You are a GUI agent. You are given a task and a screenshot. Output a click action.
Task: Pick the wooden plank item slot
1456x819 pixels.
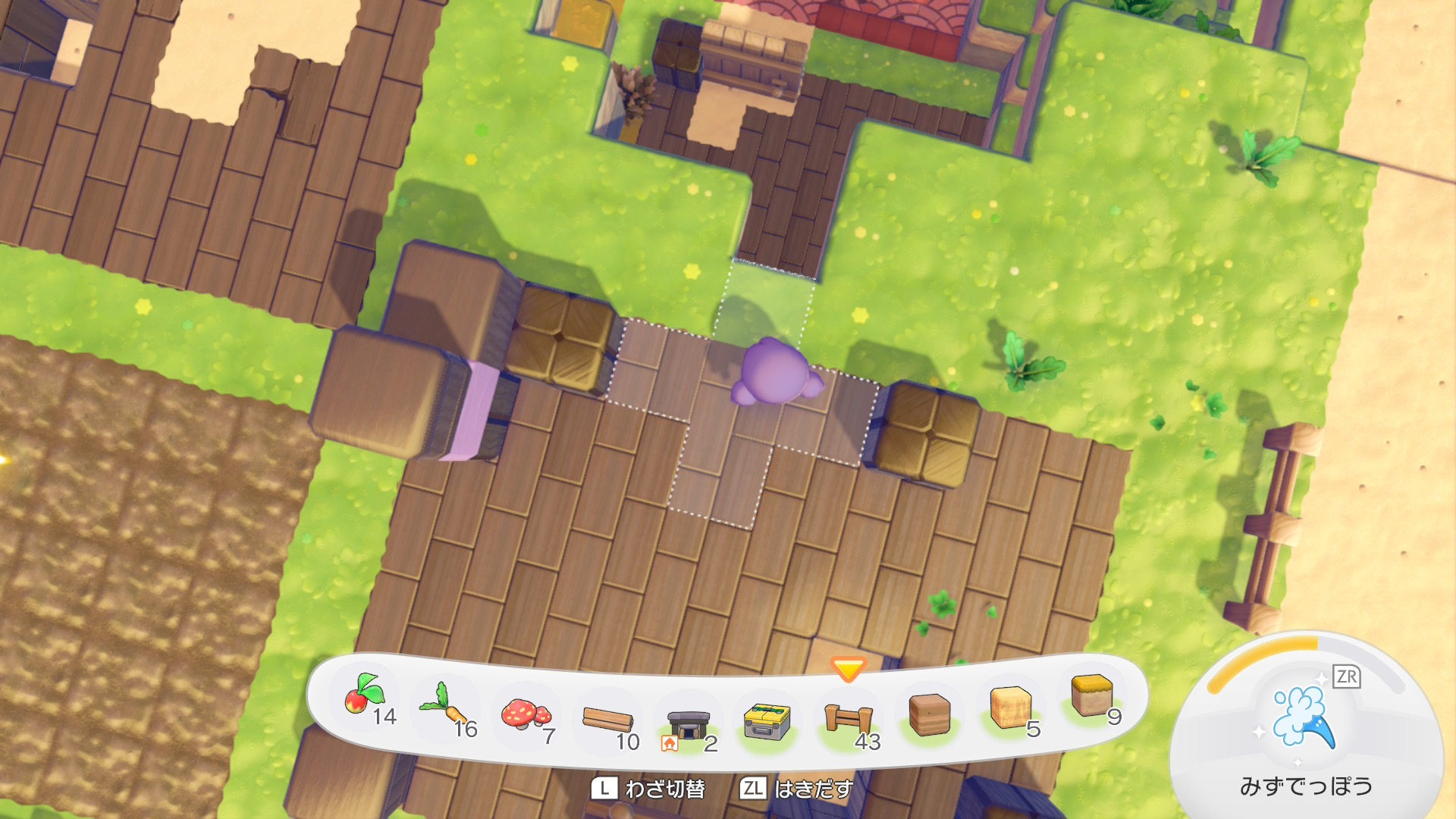[x=607, y=719]
